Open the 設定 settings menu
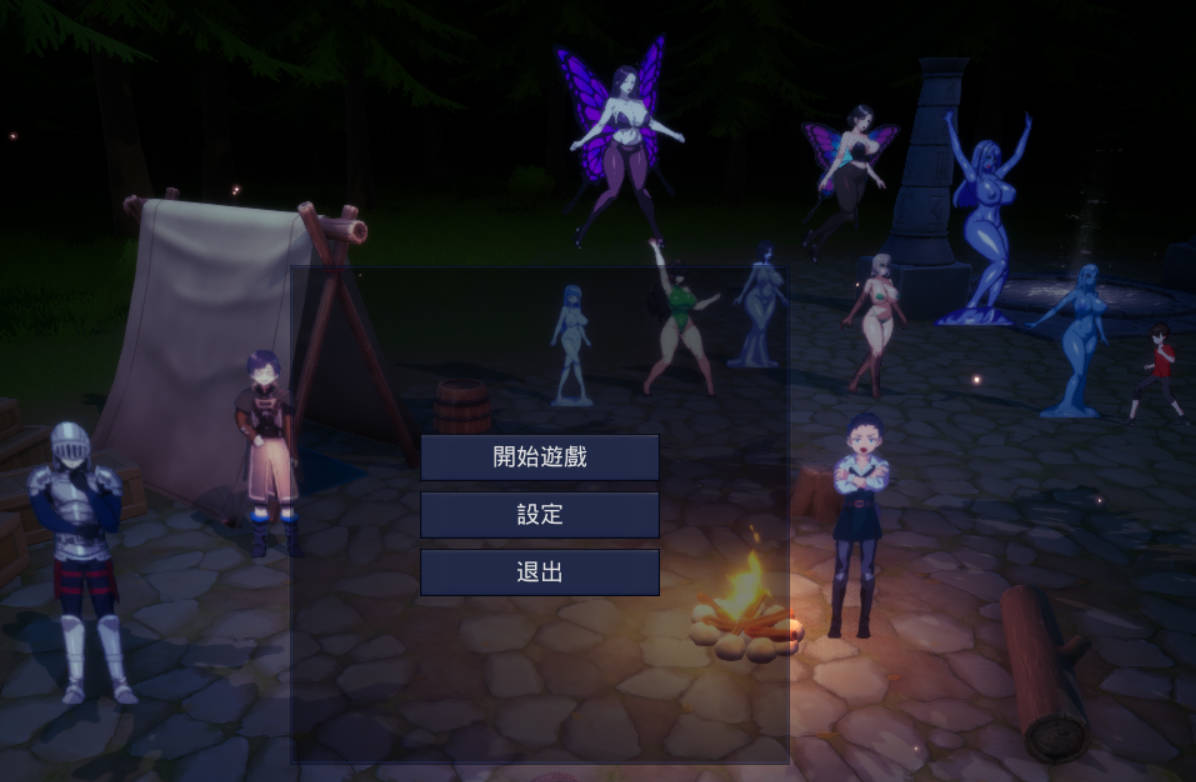 click(x=539, y=515)
